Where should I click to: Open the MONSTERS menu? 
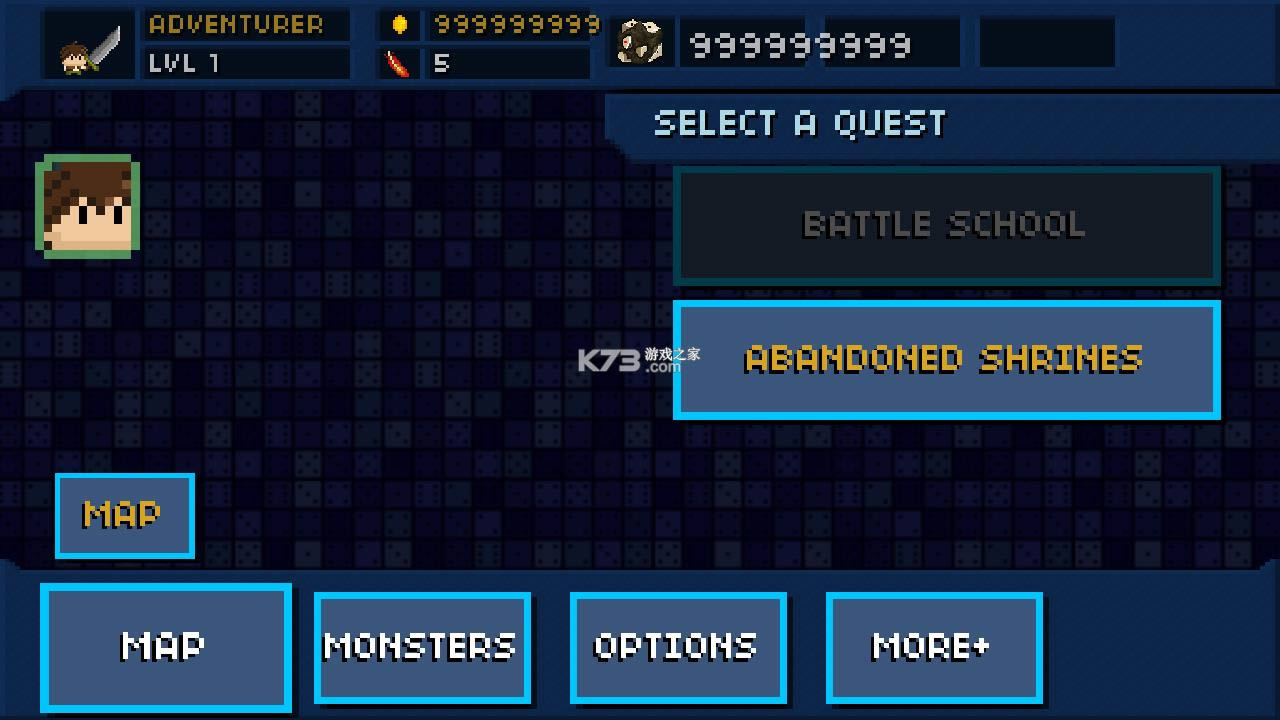[x=422, y=647]
